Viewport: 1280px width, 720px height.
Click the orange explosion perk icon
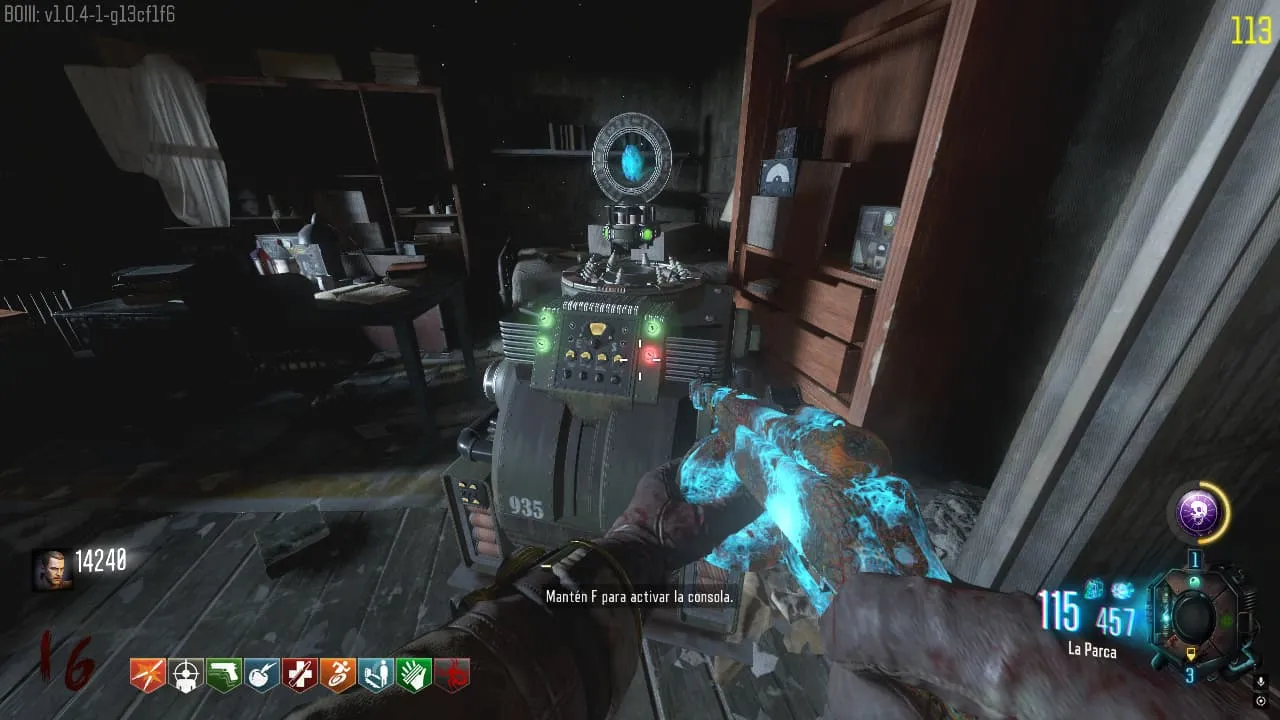click(x=147, y=675)
